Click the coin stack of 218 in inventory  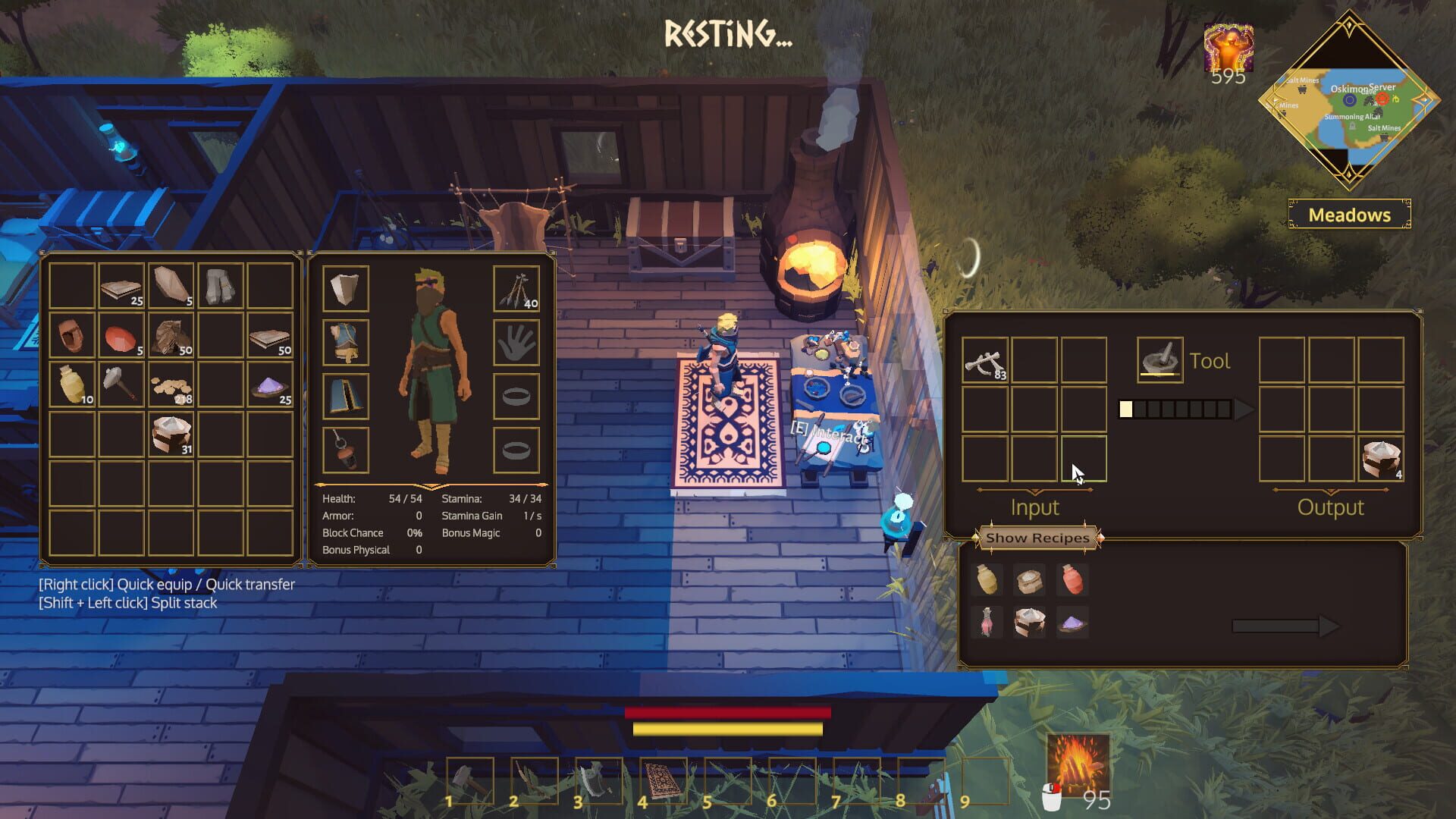coord(170,388)
